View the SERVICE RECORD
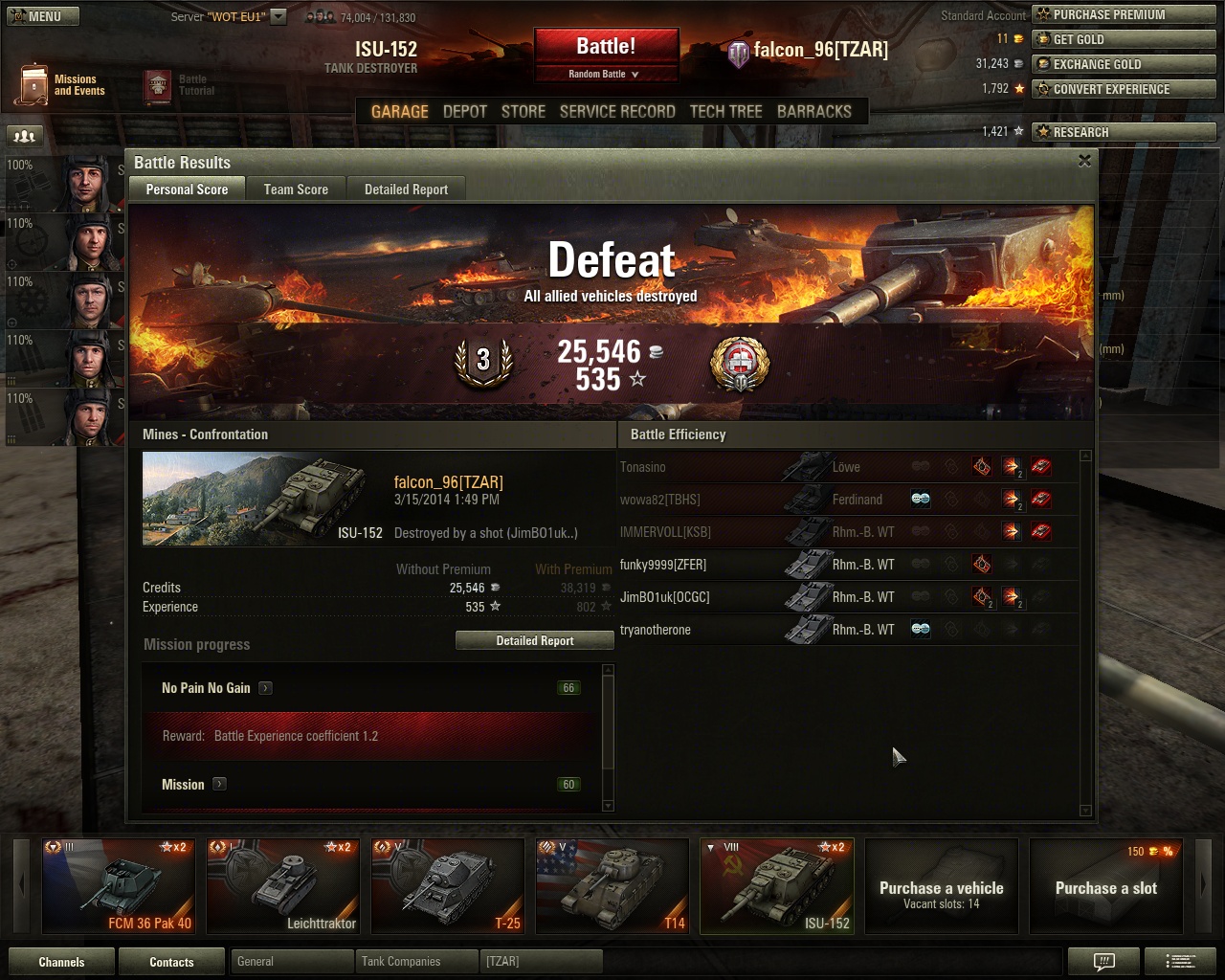Viewport: 1225px width, 980px height. [x=617, y=111]
